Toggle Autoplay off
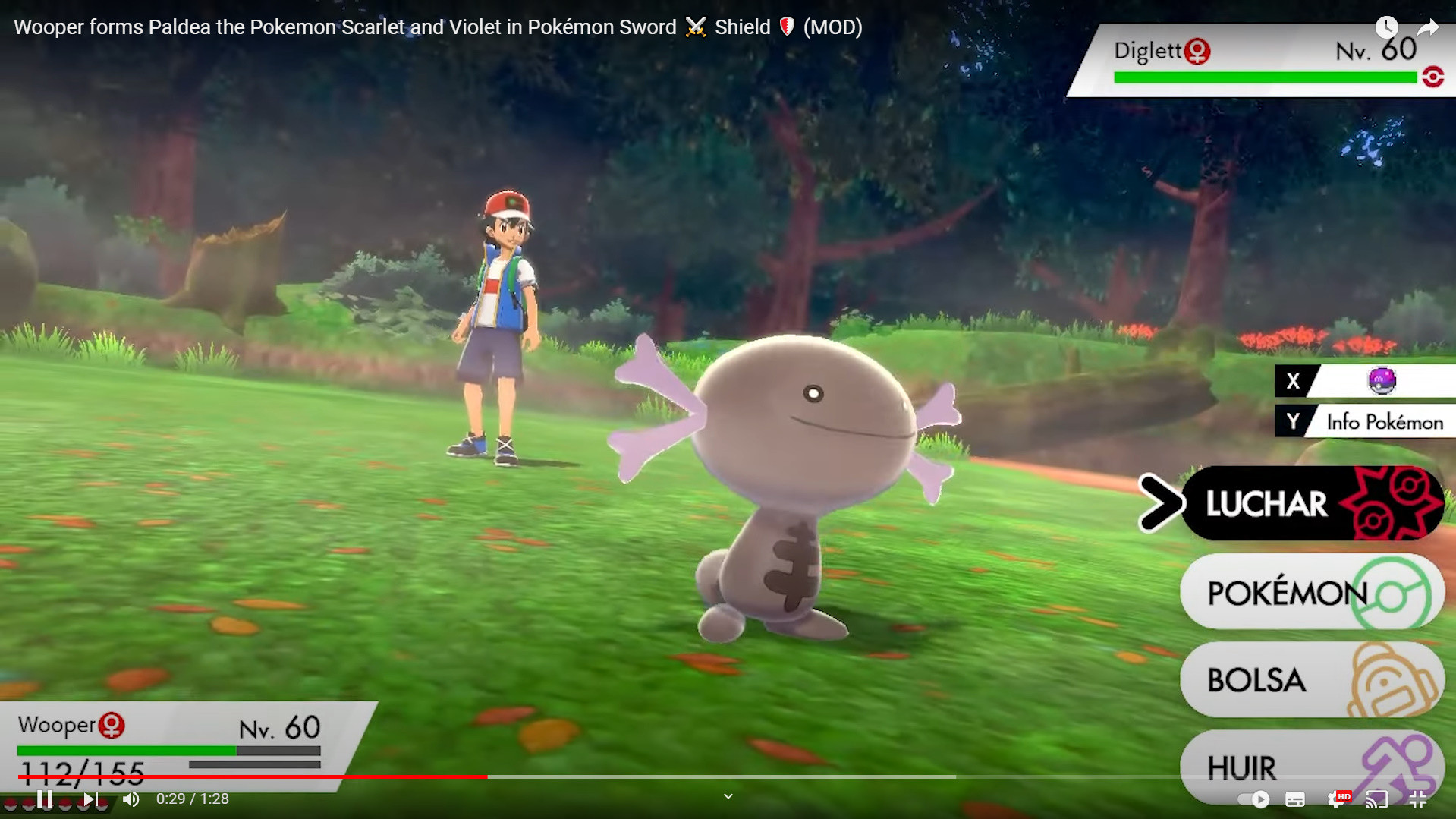Viewport: 1456px width, 819px height. pos(1252,799)
